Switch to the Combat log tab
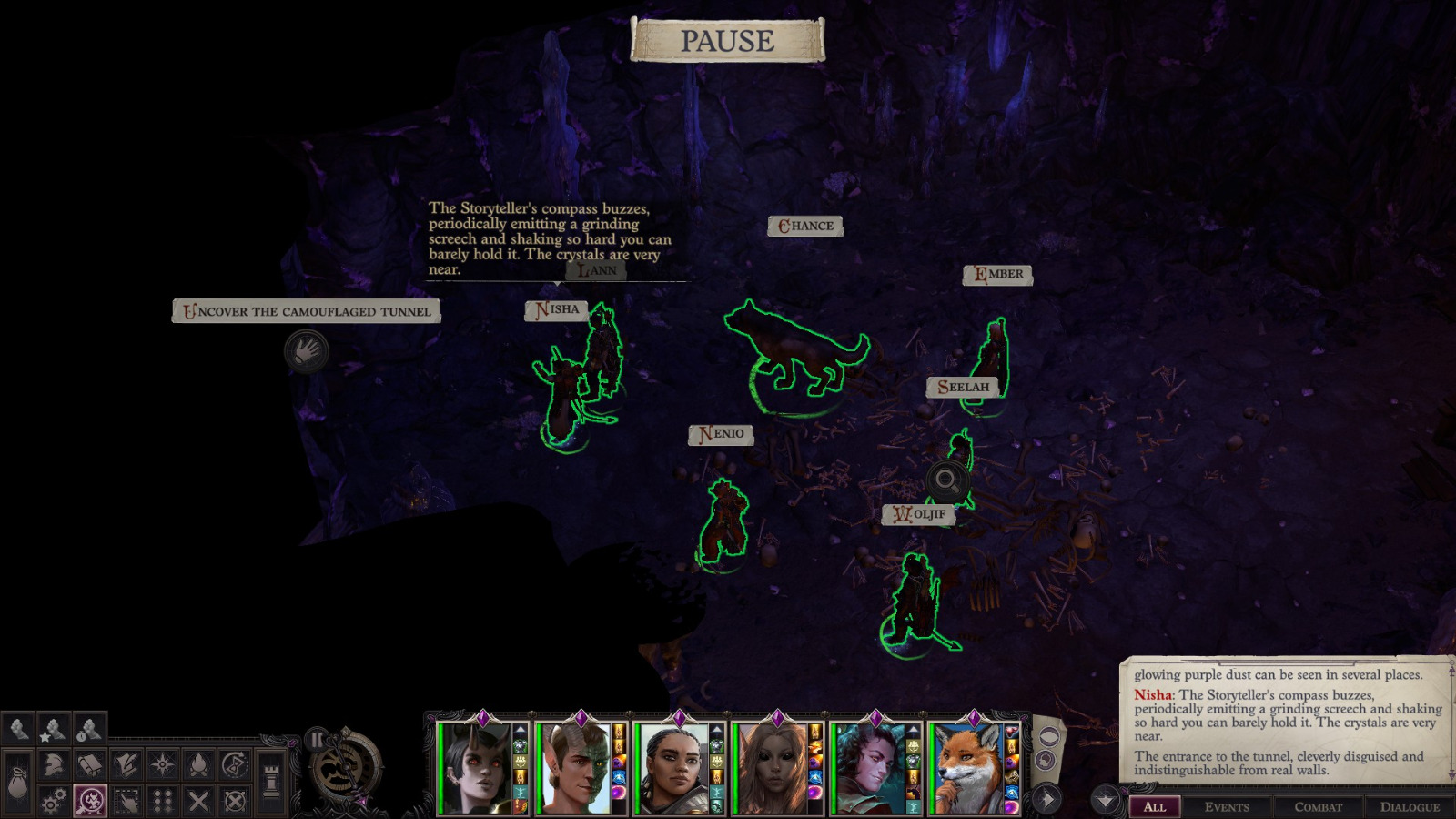Image resolution: width=1456 pixels, height=819 pixels. point(1319,807)
